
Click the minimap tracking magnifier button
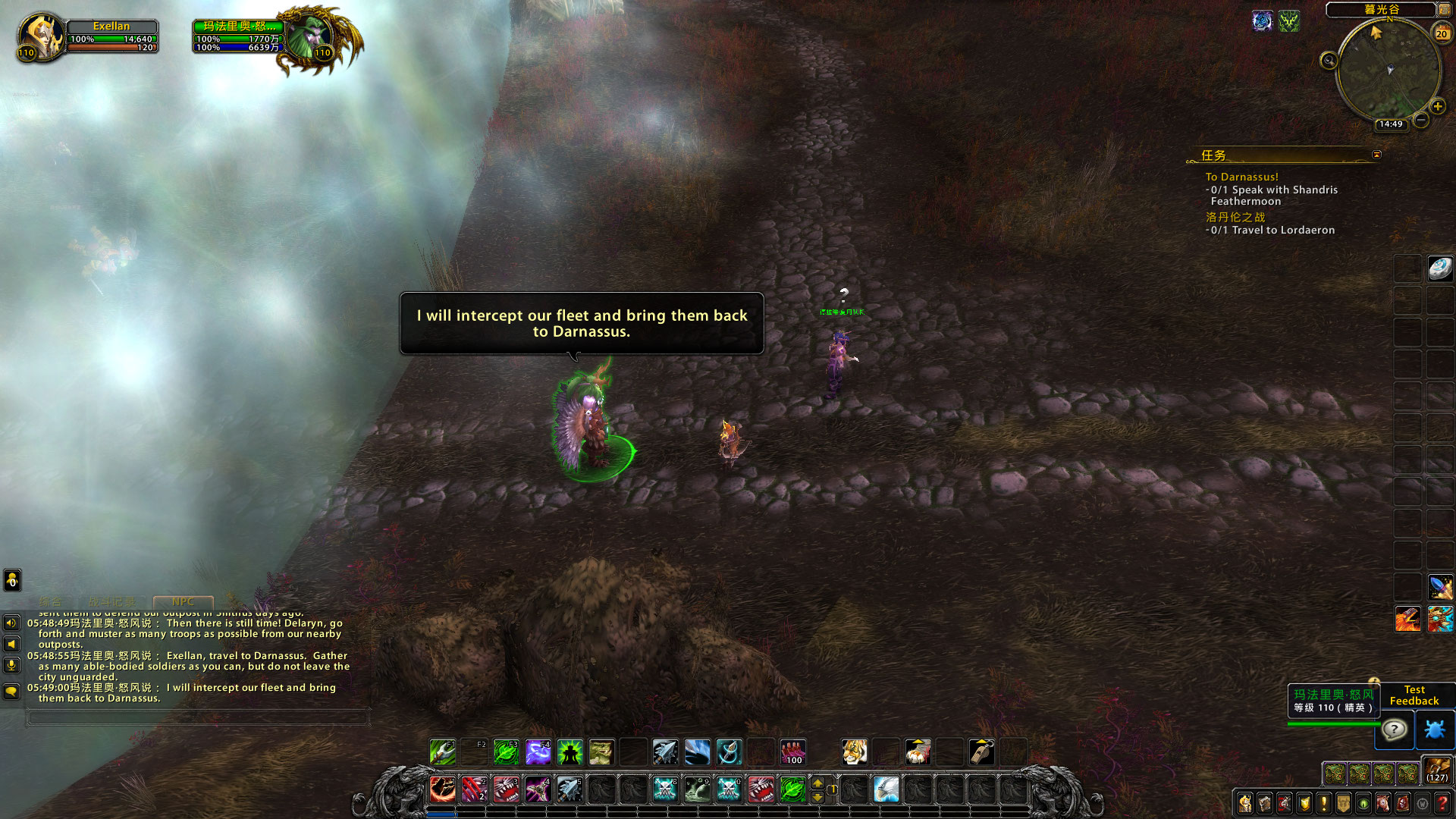(1329, 61)
